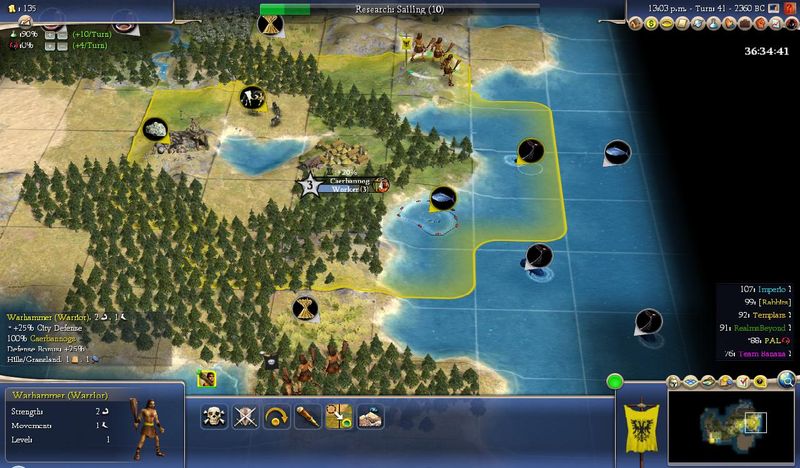This screenshot has width=800, height=468.
Task: Click the green end turn button
Action: coord(614,380)
